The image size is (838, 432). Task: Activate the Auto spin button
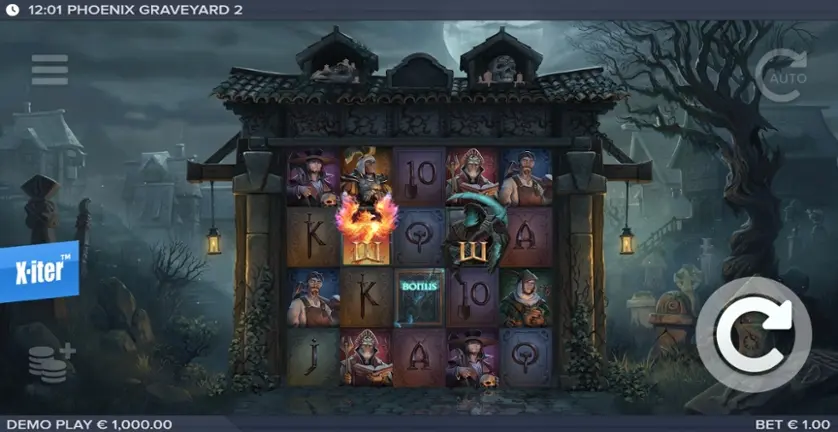click(x=780, y=75)
